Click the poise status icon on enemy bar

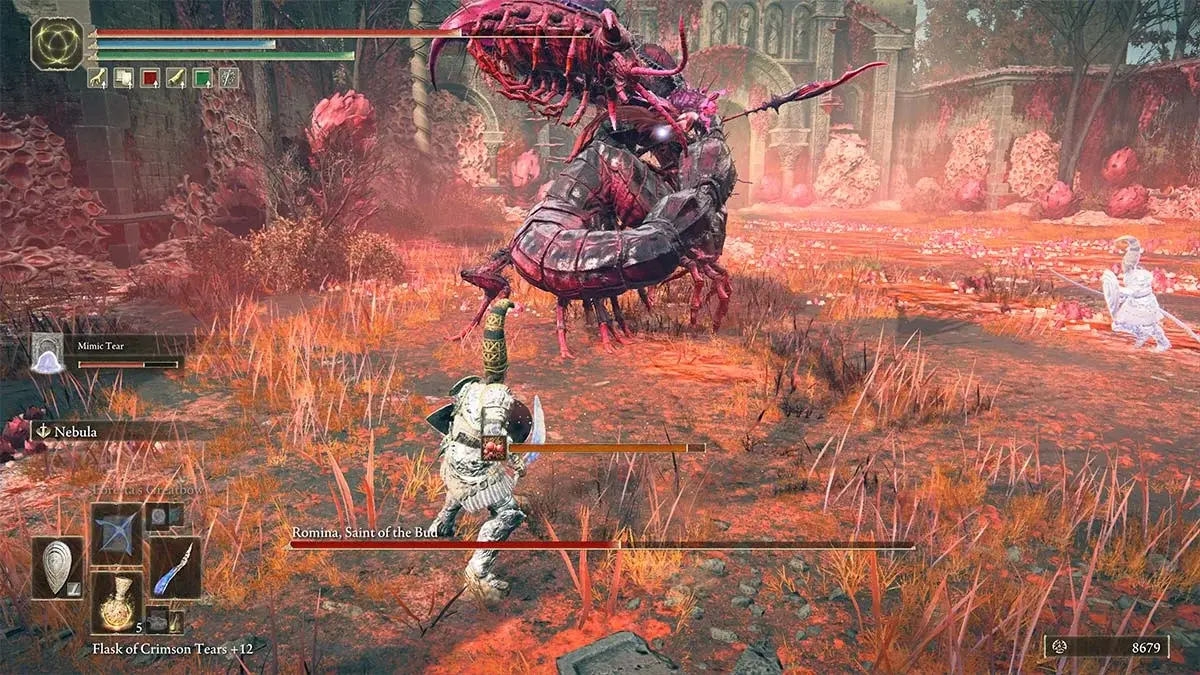(x=494, y=447)
